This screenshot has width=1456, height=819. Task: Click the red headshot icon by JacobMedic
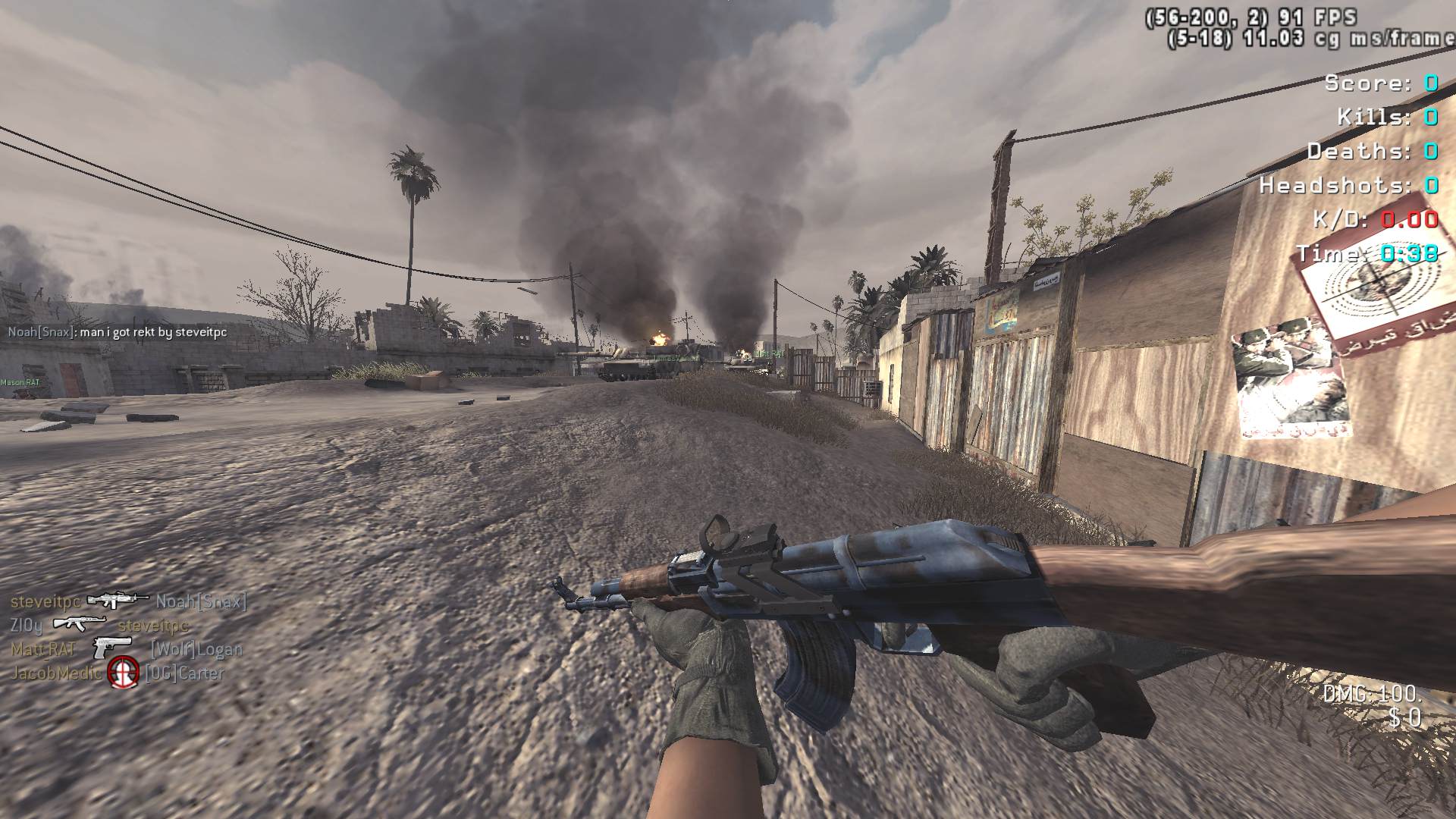point(123,673)
